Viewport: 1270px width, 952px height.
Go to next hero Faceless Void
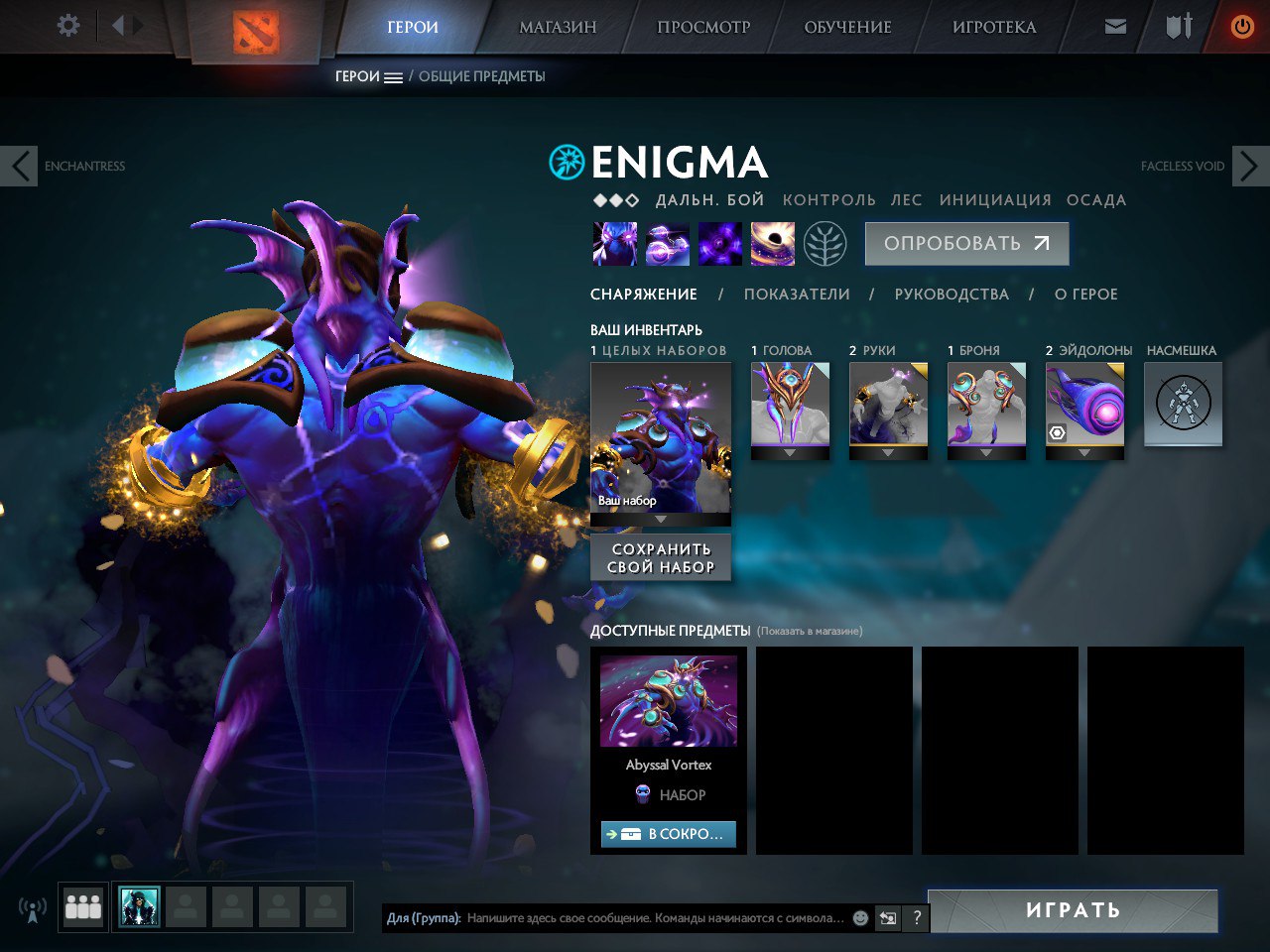tap(1249, 166)
